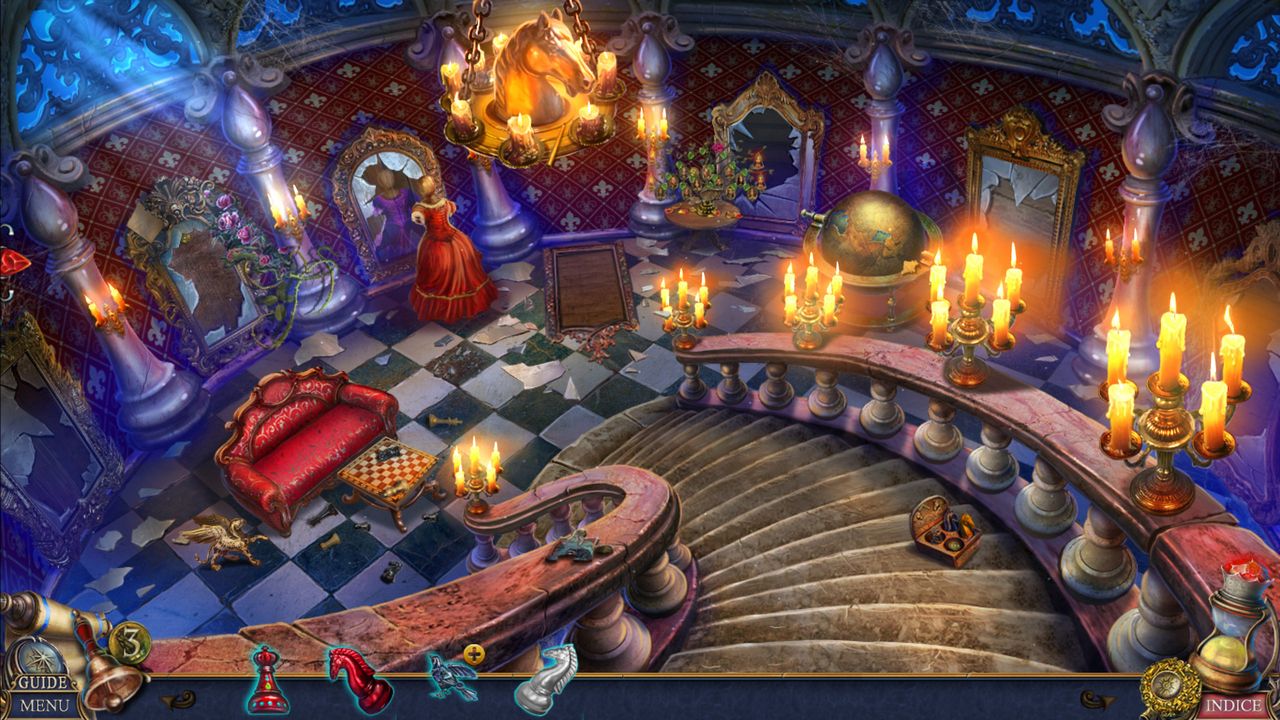The height and width of the screenshot is (720, 1280).
Task: Click the plus badge on the raven item
Action: 474,654
